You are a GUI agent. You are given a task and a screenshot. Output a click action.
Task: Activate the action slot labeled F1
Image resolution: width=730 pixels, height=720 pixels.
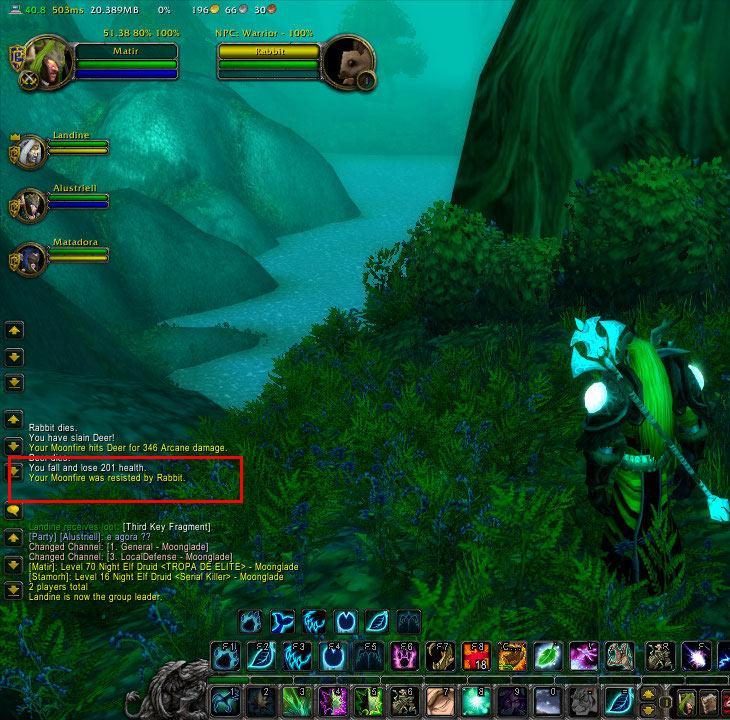point(226,656)
